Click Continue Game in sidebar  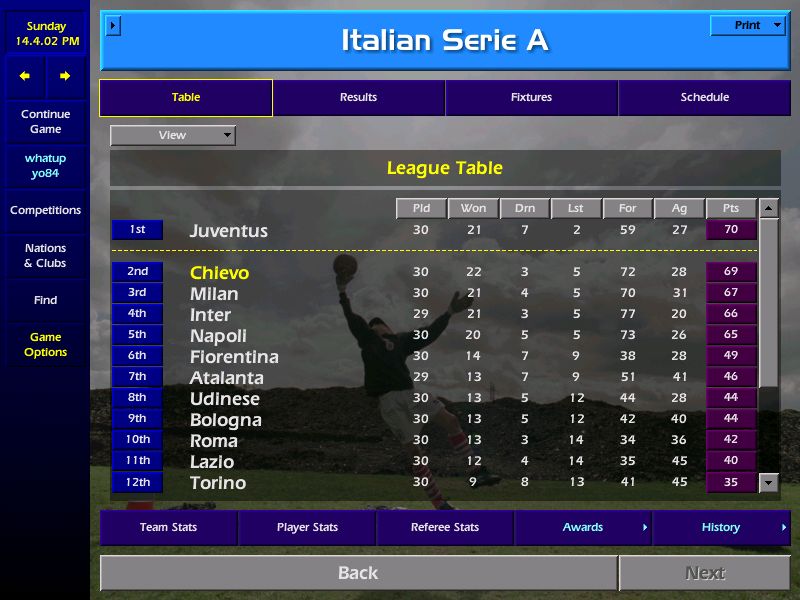tap(45, 122)
